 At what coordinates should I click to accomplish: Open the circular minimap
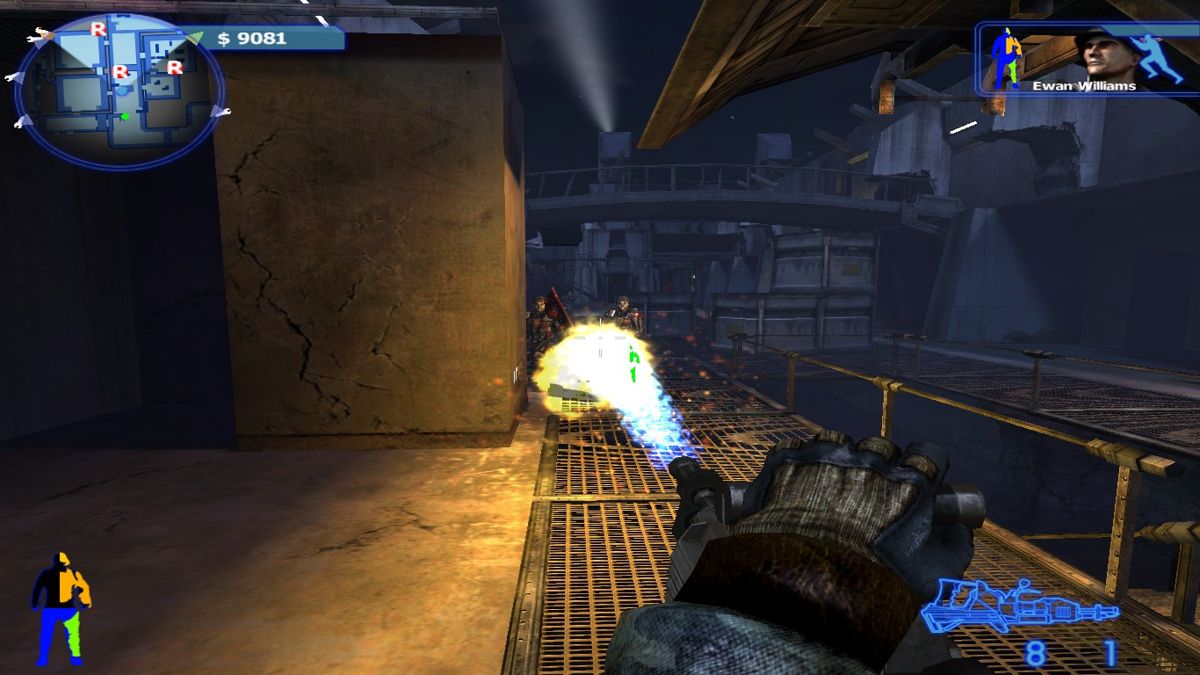tap(119, 90)
